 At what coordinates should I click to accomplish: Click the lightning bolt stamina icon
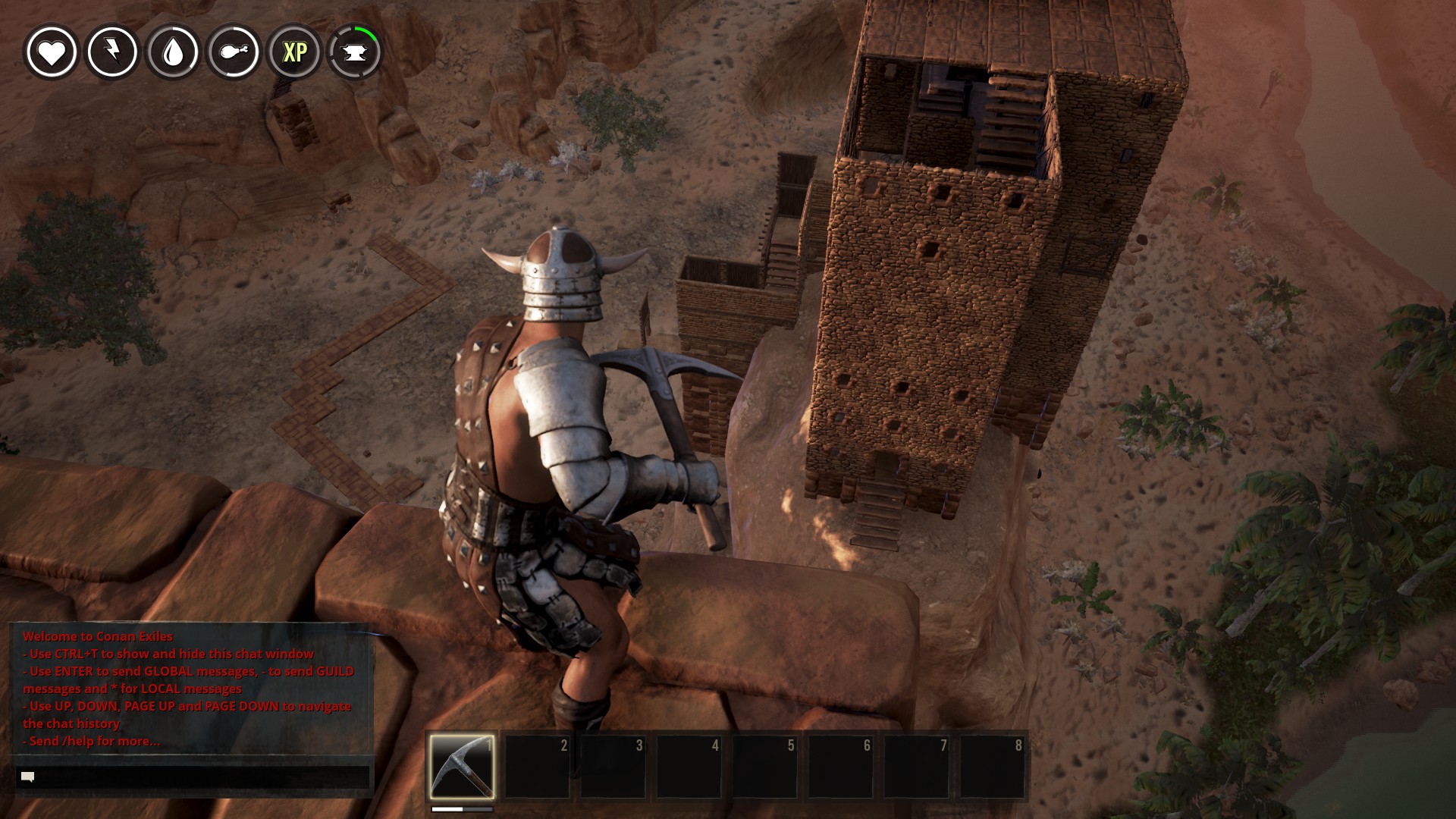(112, 52)
